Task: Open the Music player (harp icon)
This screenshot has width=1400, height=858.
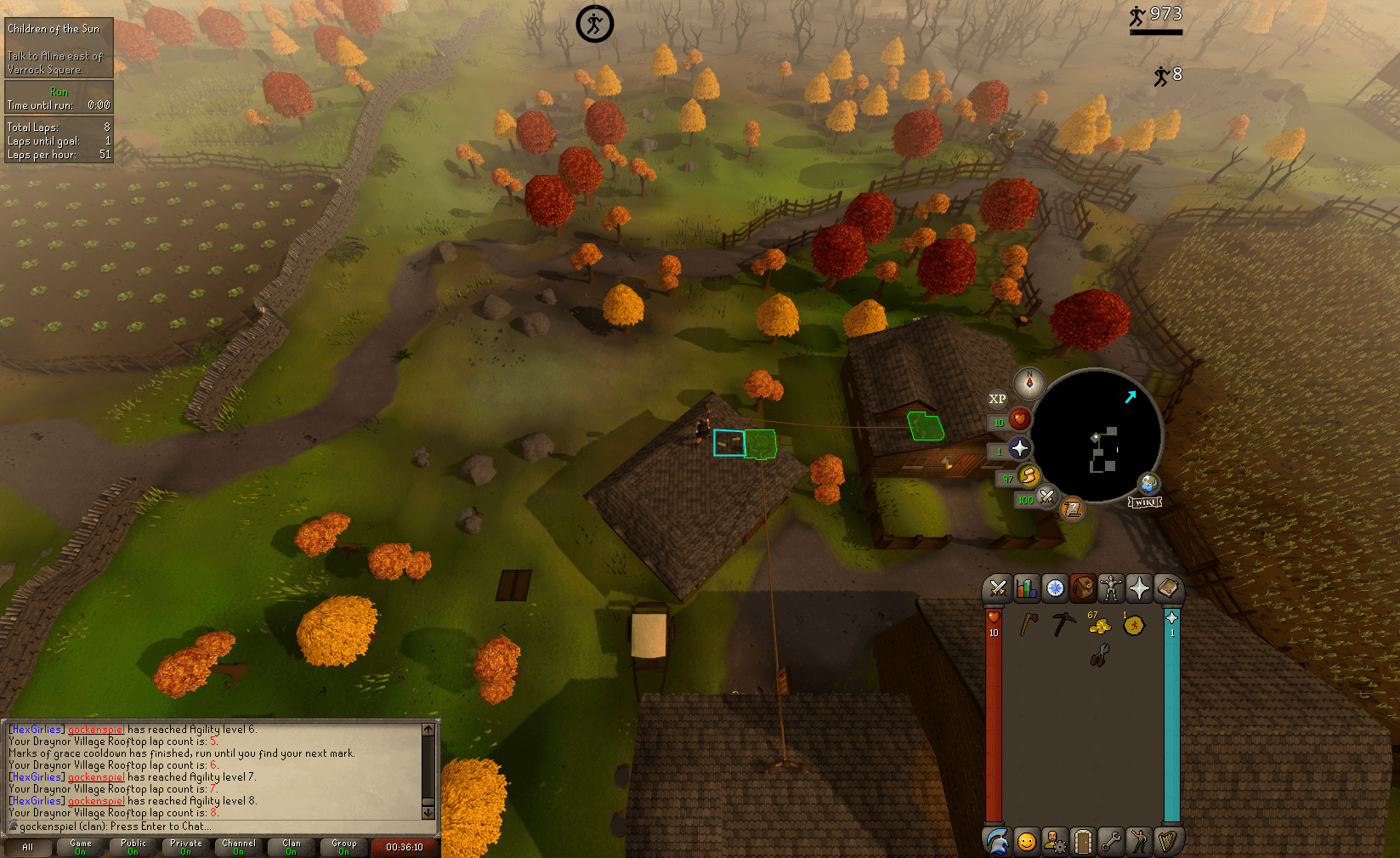Action: (x=1168, y=841)
